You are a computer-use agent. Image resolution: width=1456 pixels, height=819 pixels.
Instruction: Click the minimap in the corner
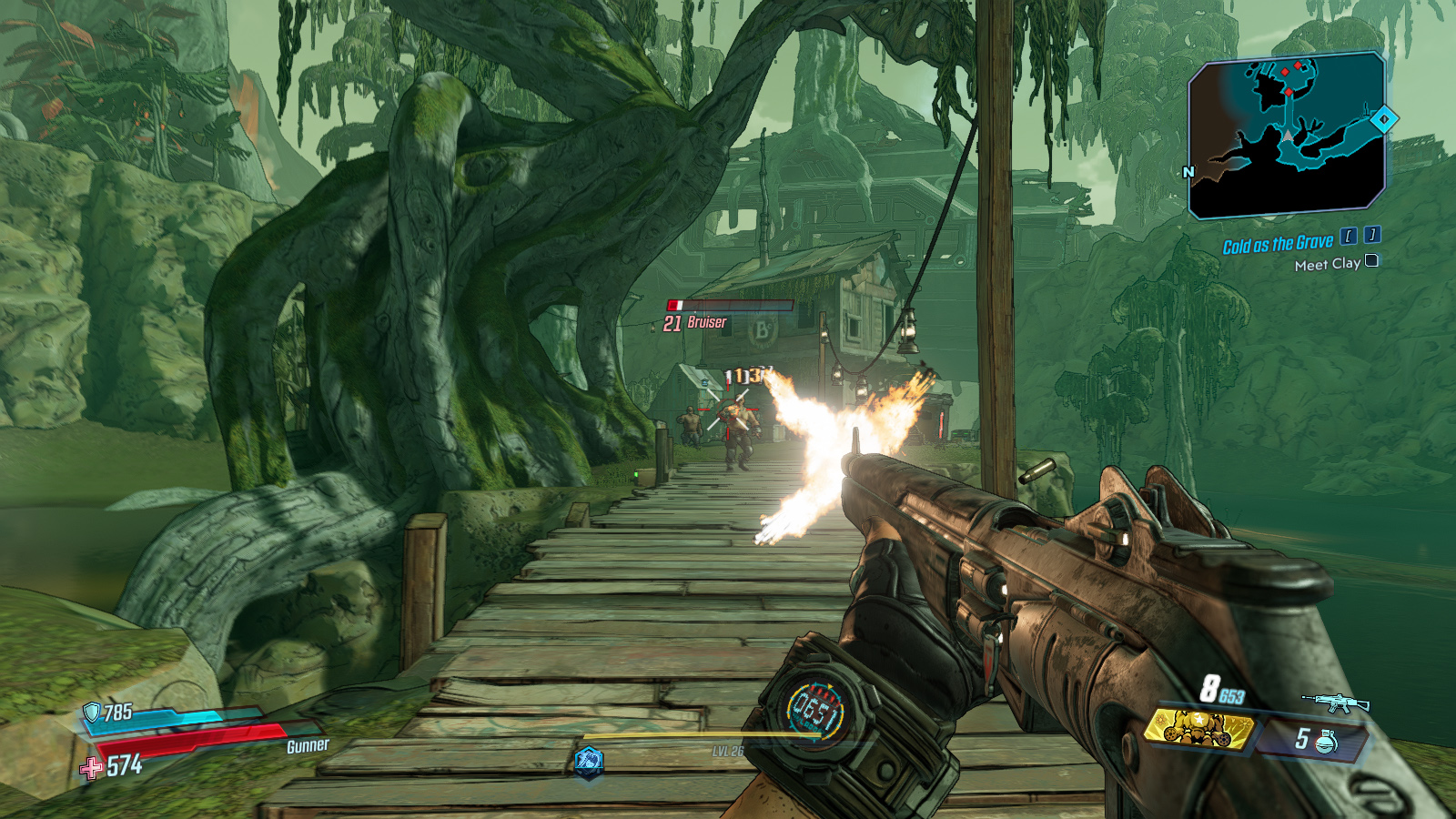(1286, 136)
